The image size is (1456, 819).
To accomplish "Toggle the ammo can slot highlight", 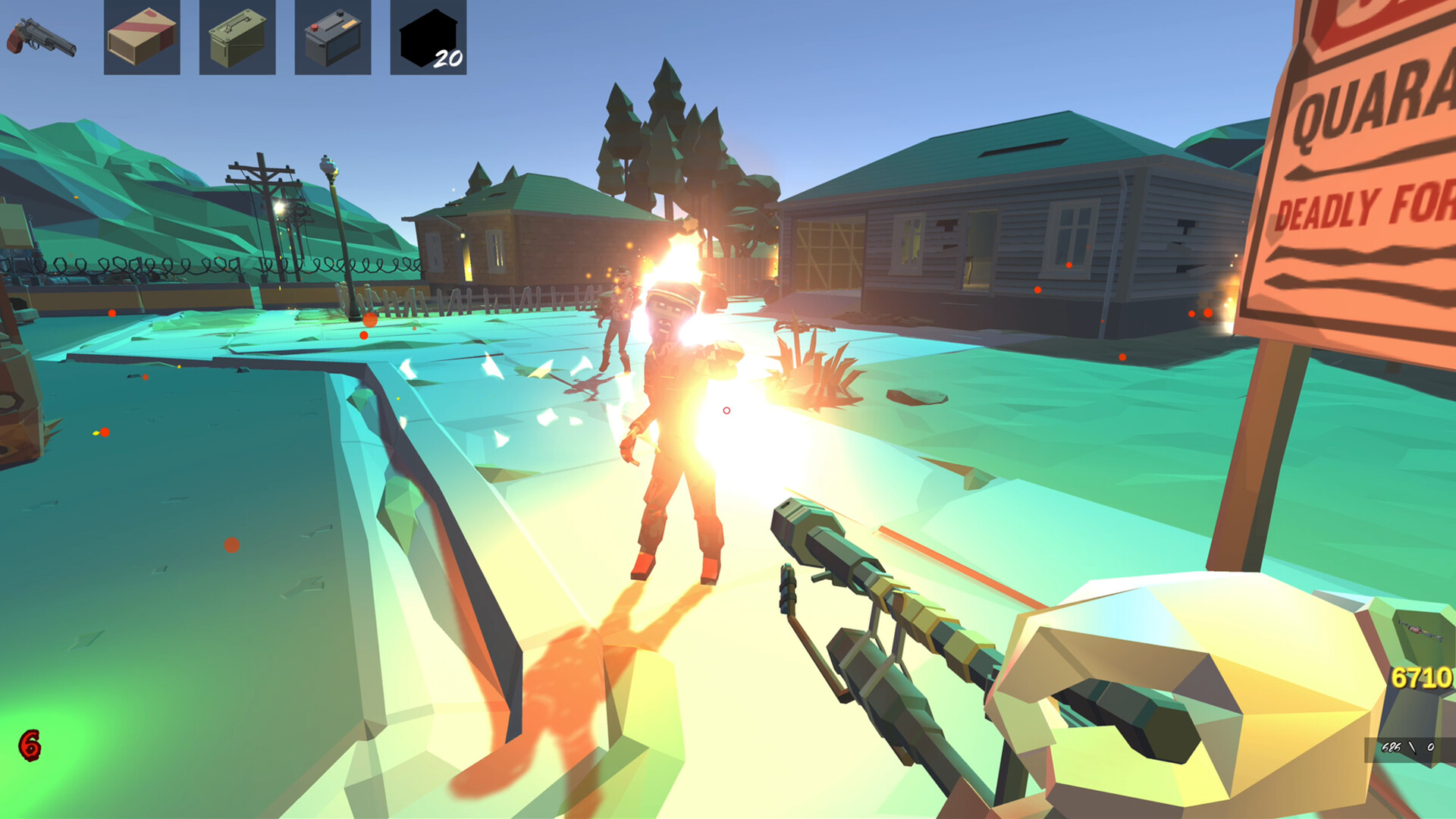I will click(237, 39).
